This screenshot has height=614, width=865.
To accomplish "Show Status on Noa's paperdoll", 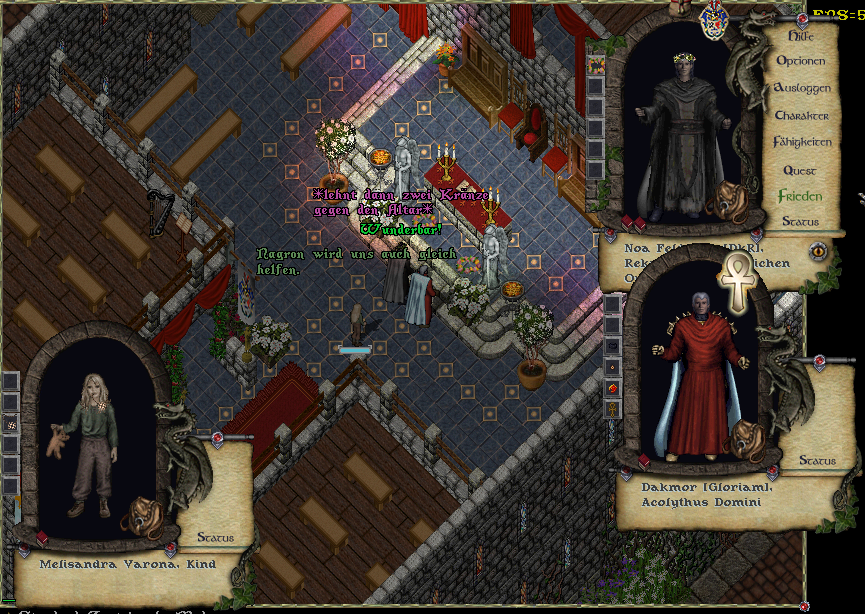I will (800, 221).
